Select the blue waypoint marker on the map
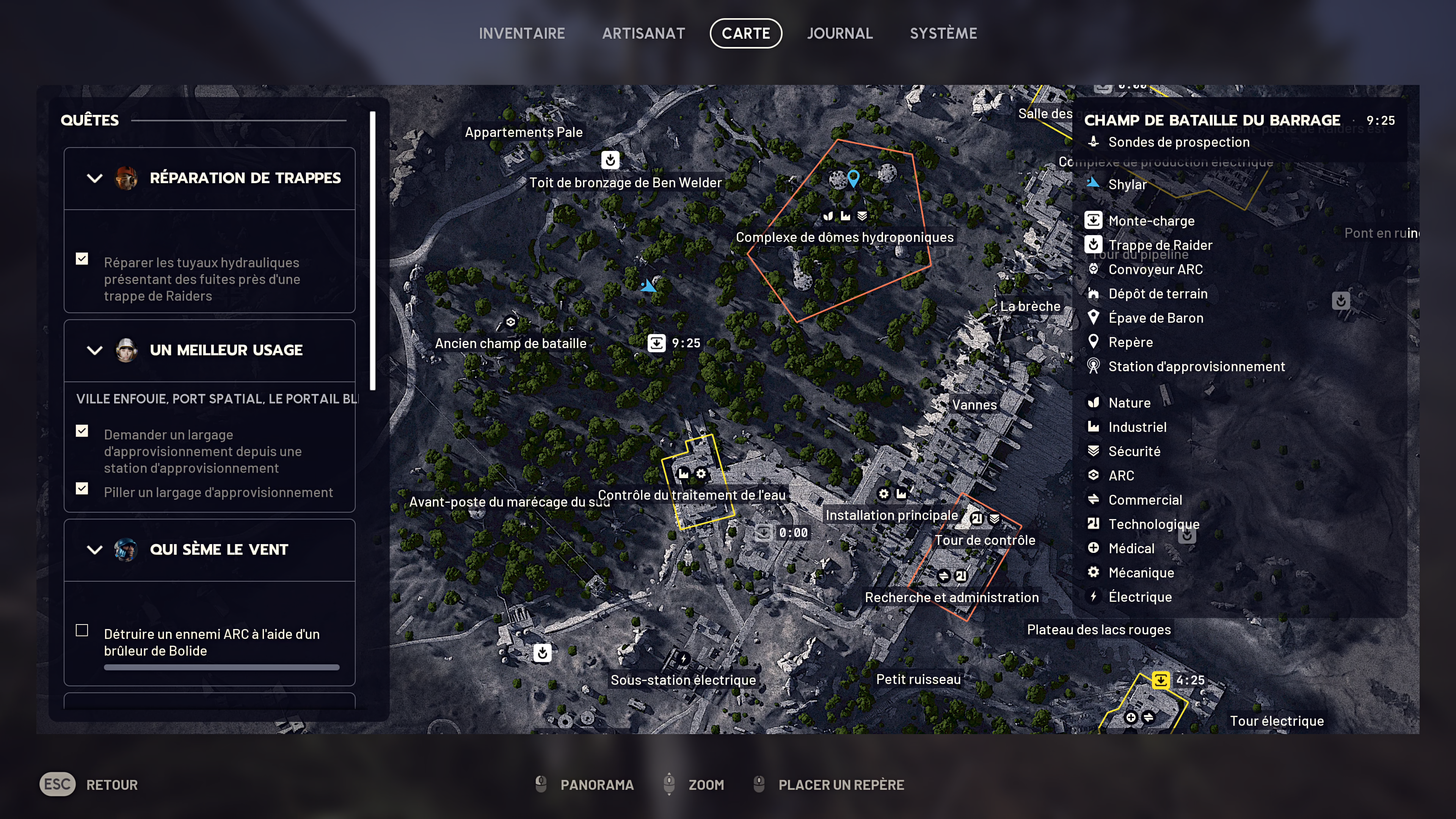 [853, 178]
